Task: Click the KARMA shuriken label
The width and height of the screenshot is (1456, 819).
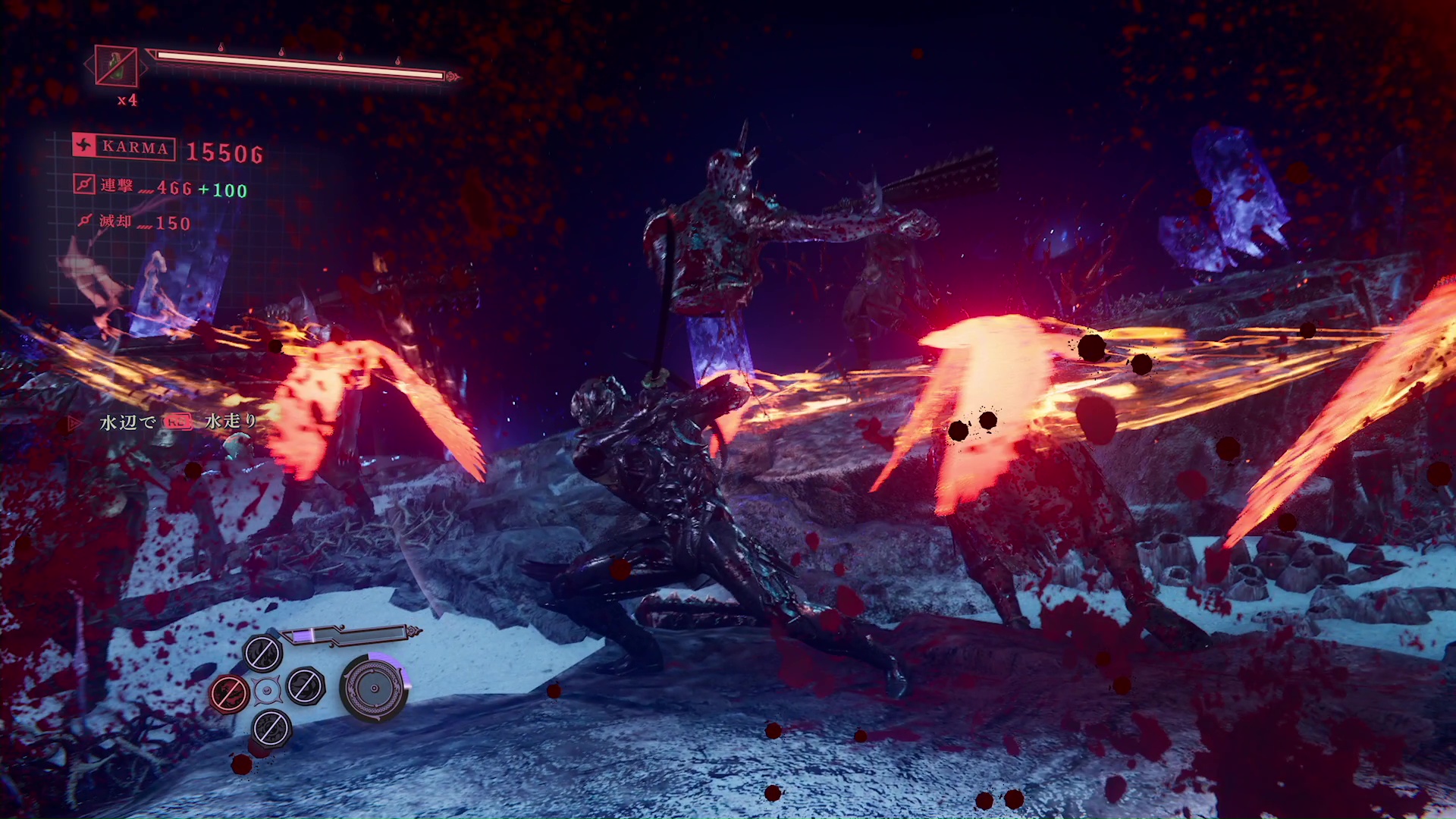Action: point(124,146)
